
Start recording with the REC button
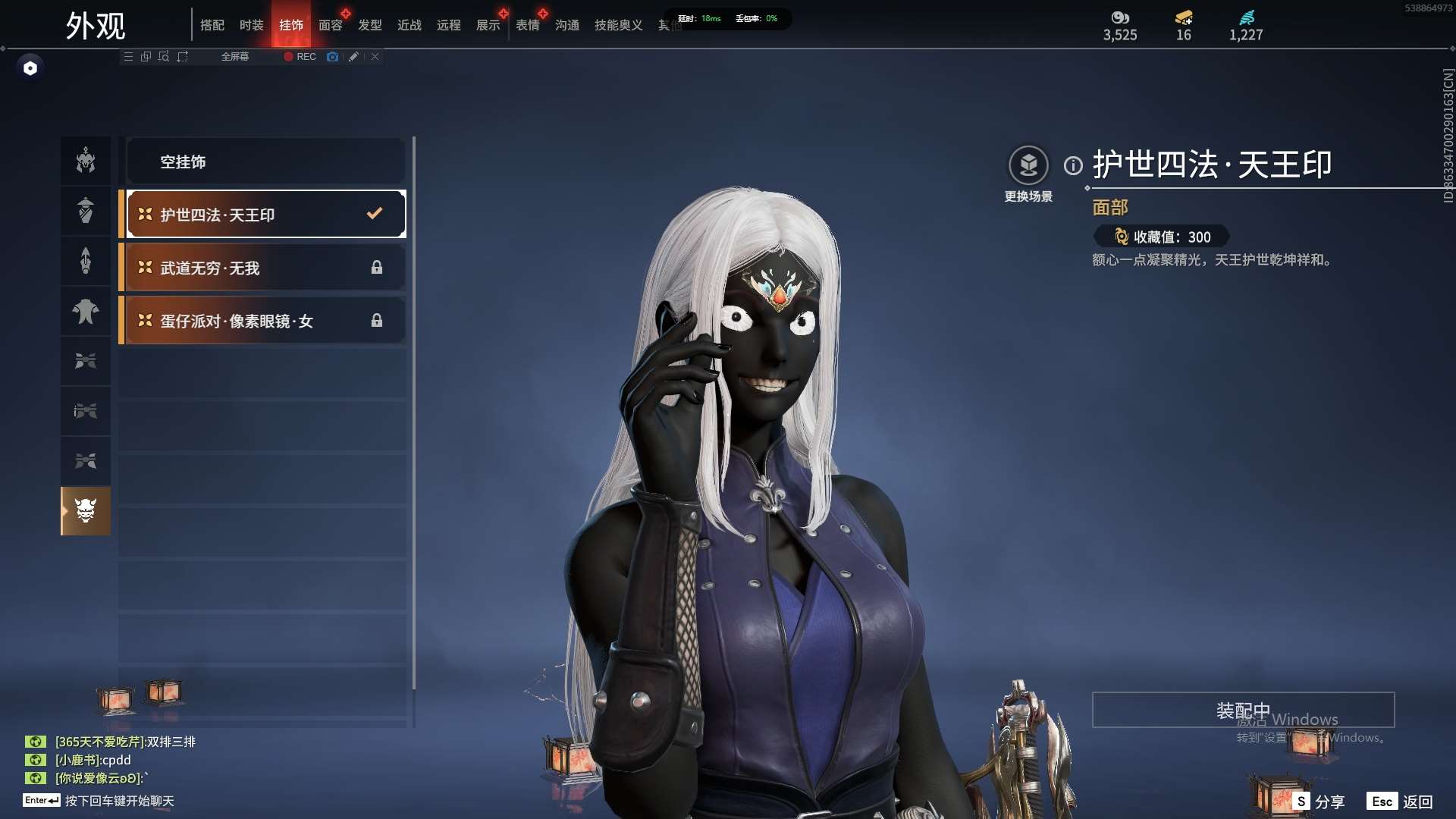[300, 57]
